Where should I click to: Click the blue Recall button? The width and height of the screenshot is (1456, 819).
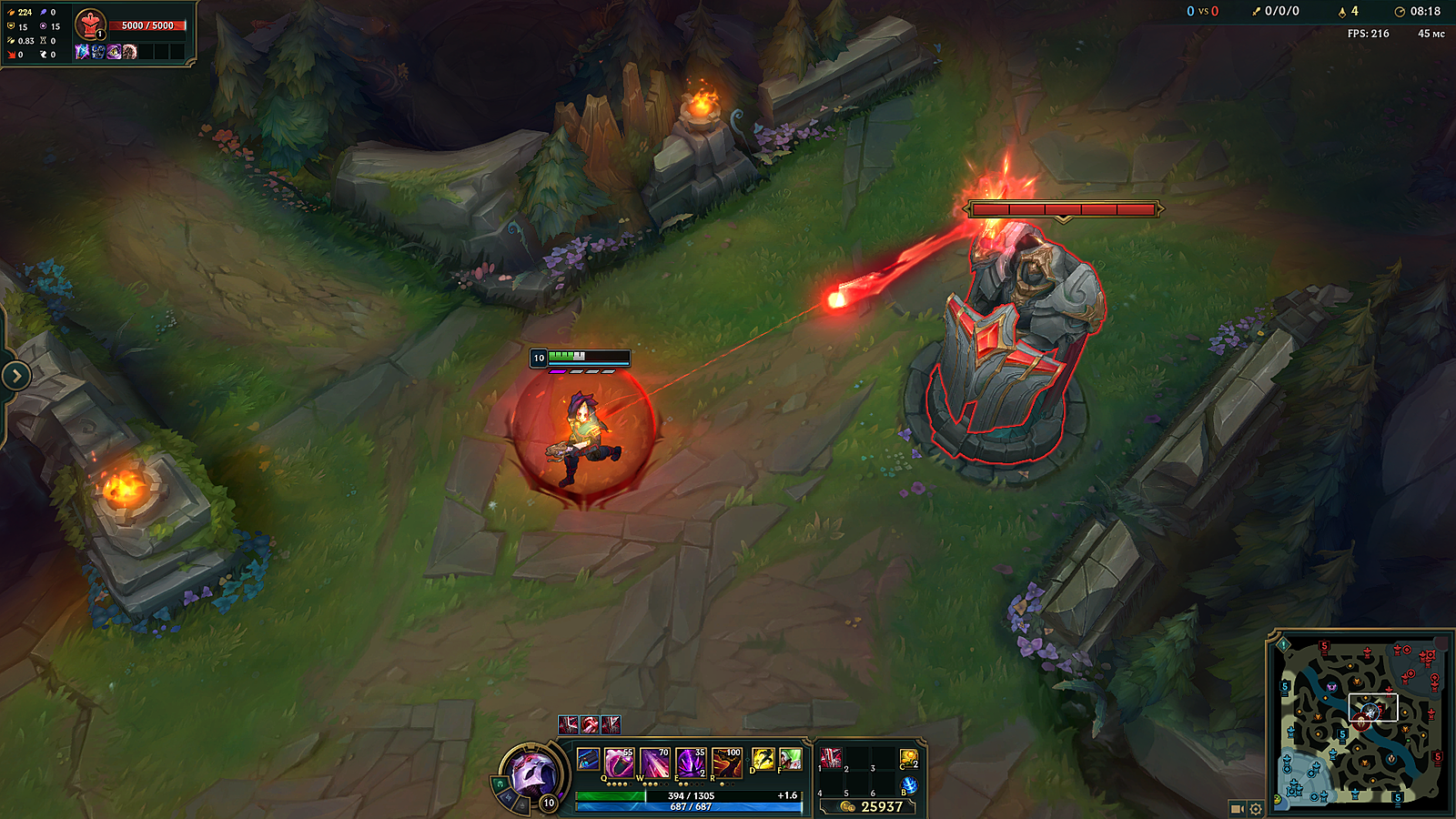click(x=908, y=785)
